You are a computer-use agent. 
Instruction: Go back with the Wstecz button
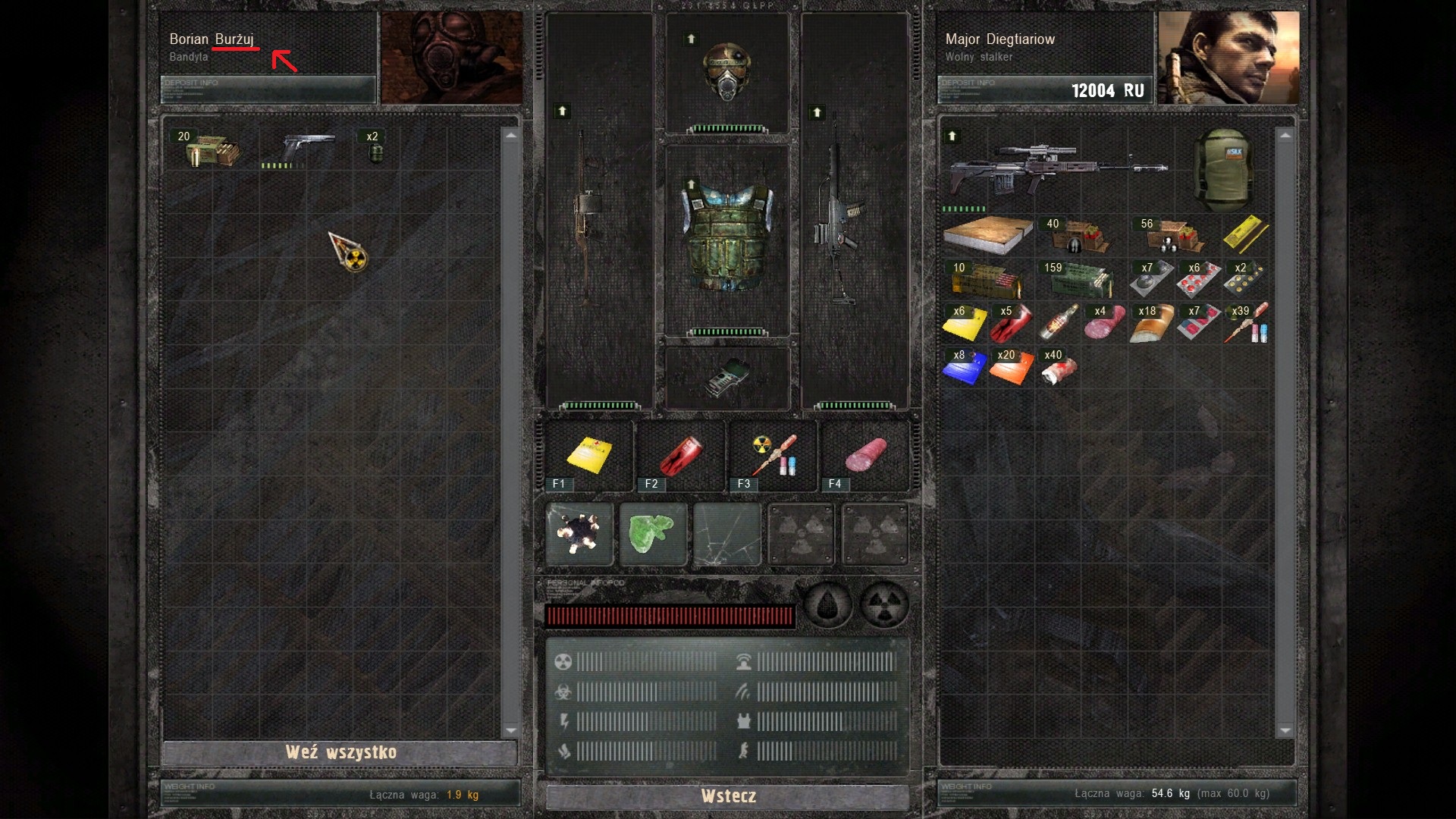[727, 796]
